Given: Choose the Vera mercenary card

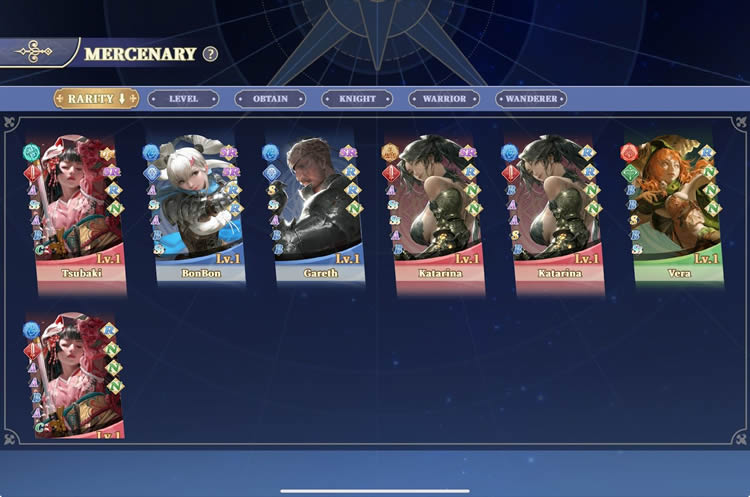Looking at the screenshot, I should tap(677, 210).
